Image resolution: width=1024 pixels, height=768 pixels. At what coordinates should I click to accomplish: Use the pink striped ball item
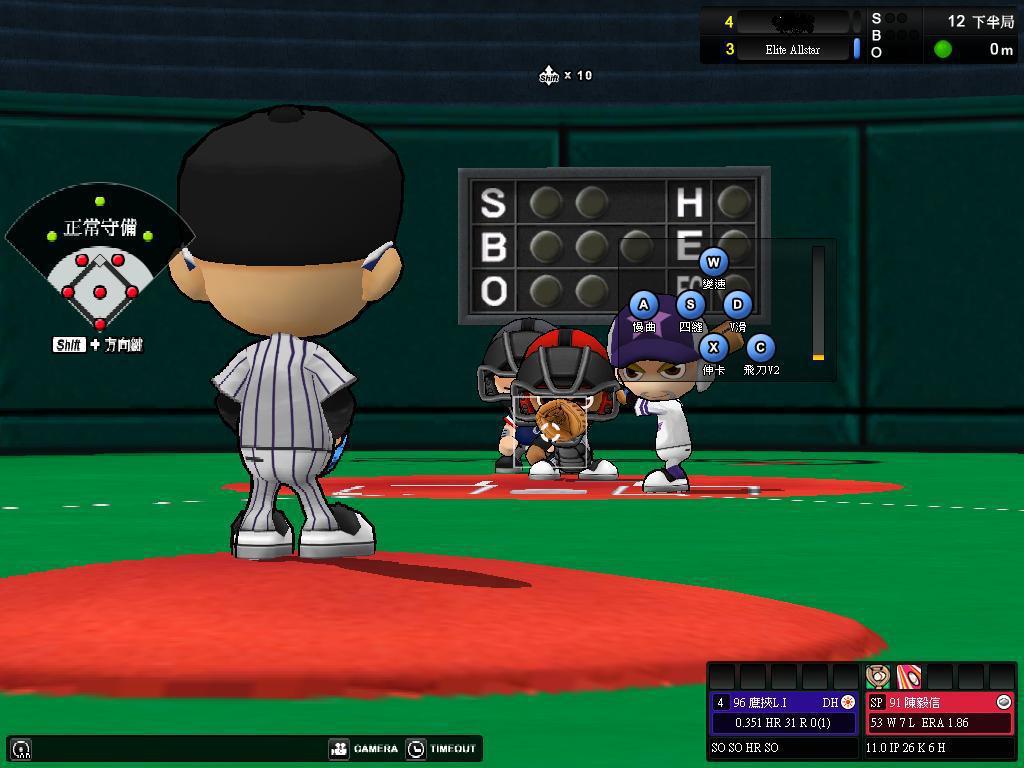tap(909, 676)
